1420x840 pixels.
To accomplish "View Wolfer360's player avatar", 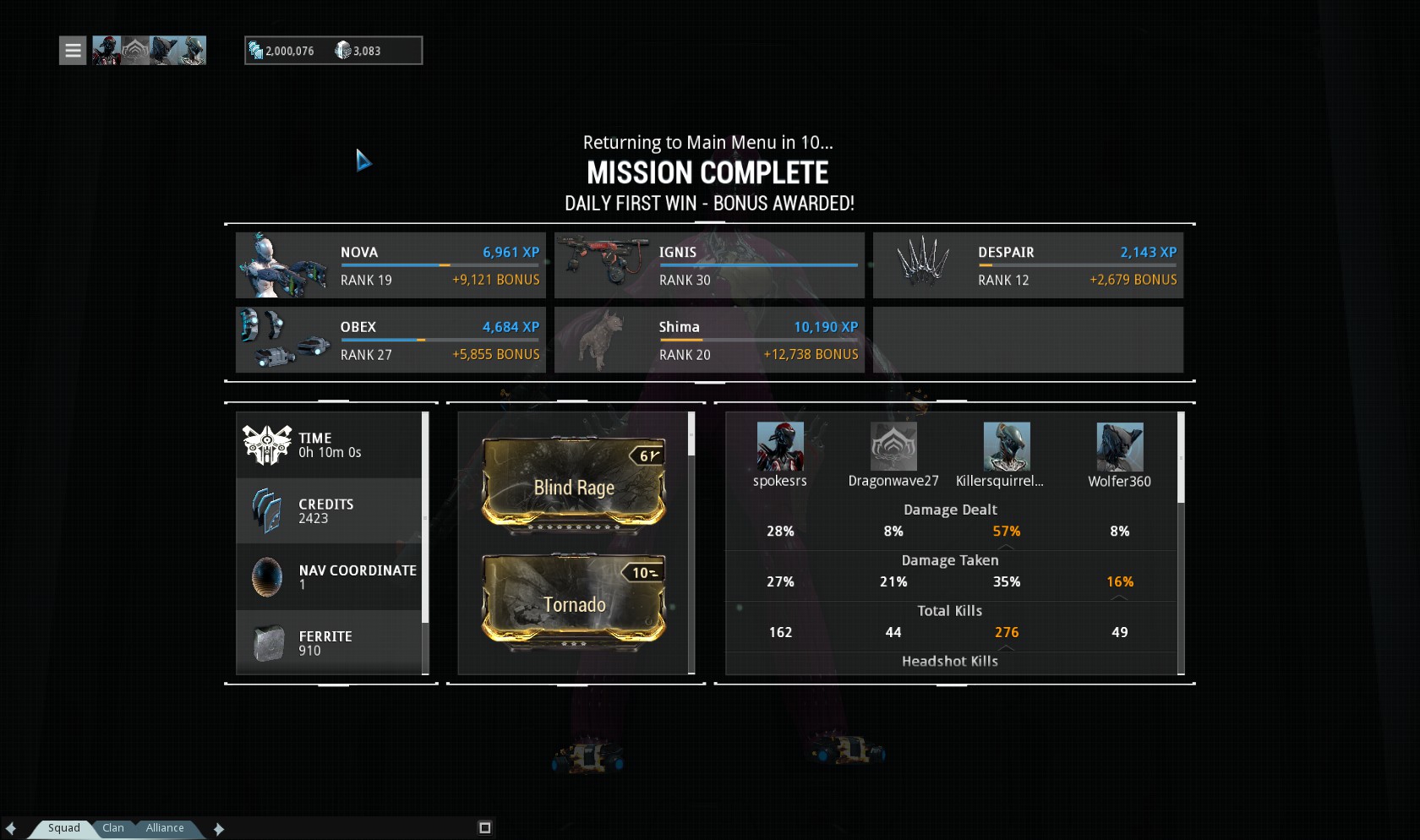I will [x=1119, y=446].
